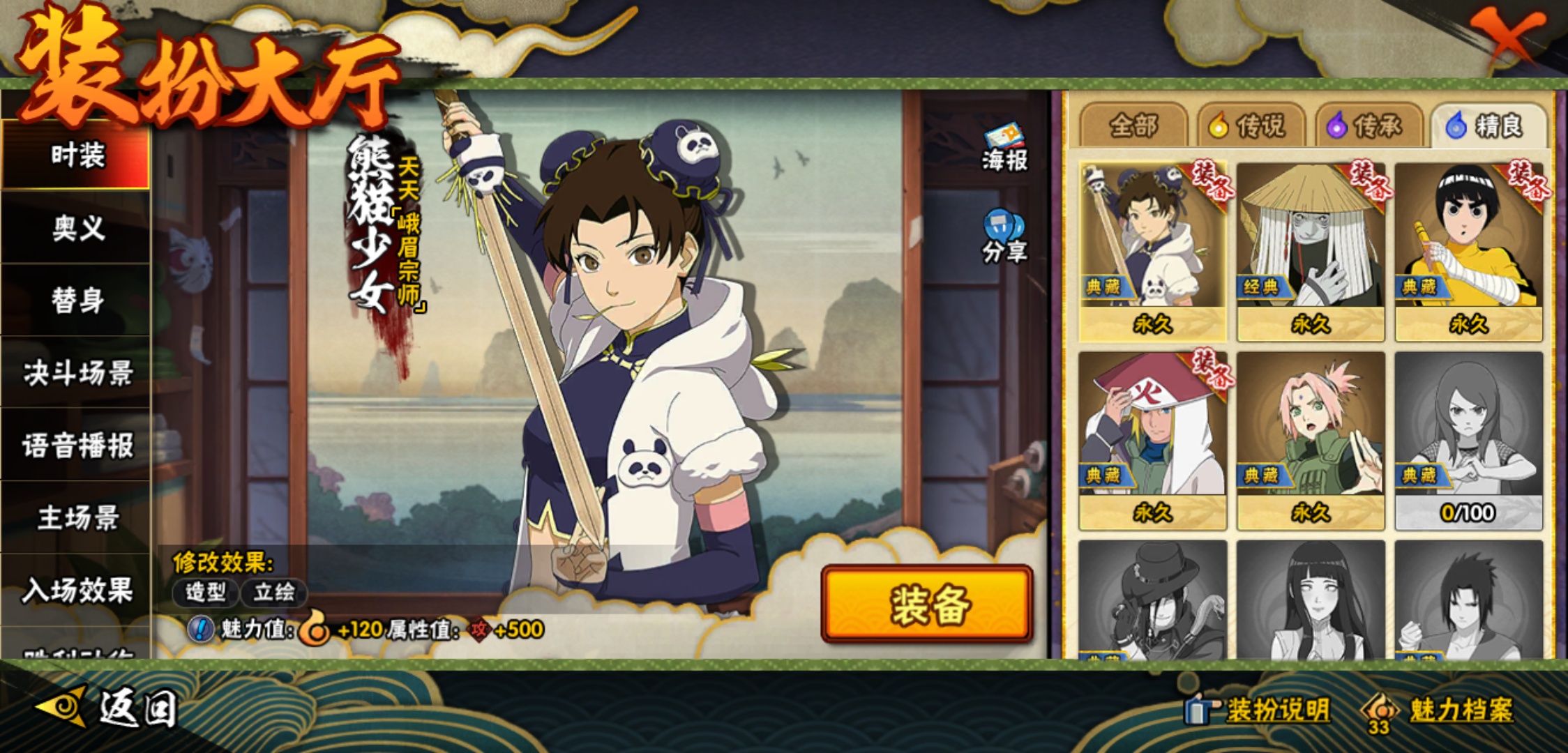Select the 精良 tab

(1488, 126)
